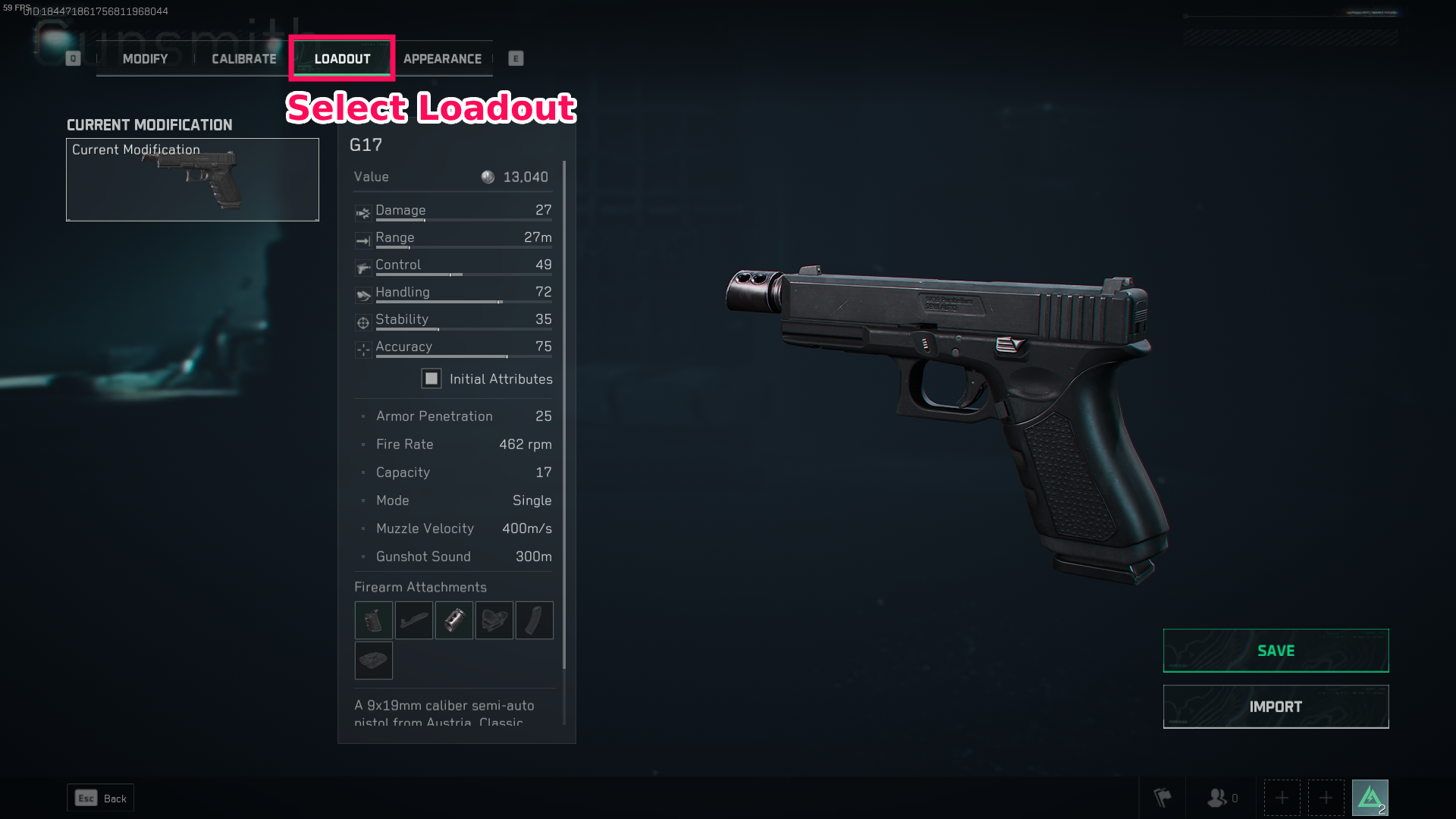Click the magazine attachment slot
The width and height of the screenshot is (1456, 819).
pos(534,620)
